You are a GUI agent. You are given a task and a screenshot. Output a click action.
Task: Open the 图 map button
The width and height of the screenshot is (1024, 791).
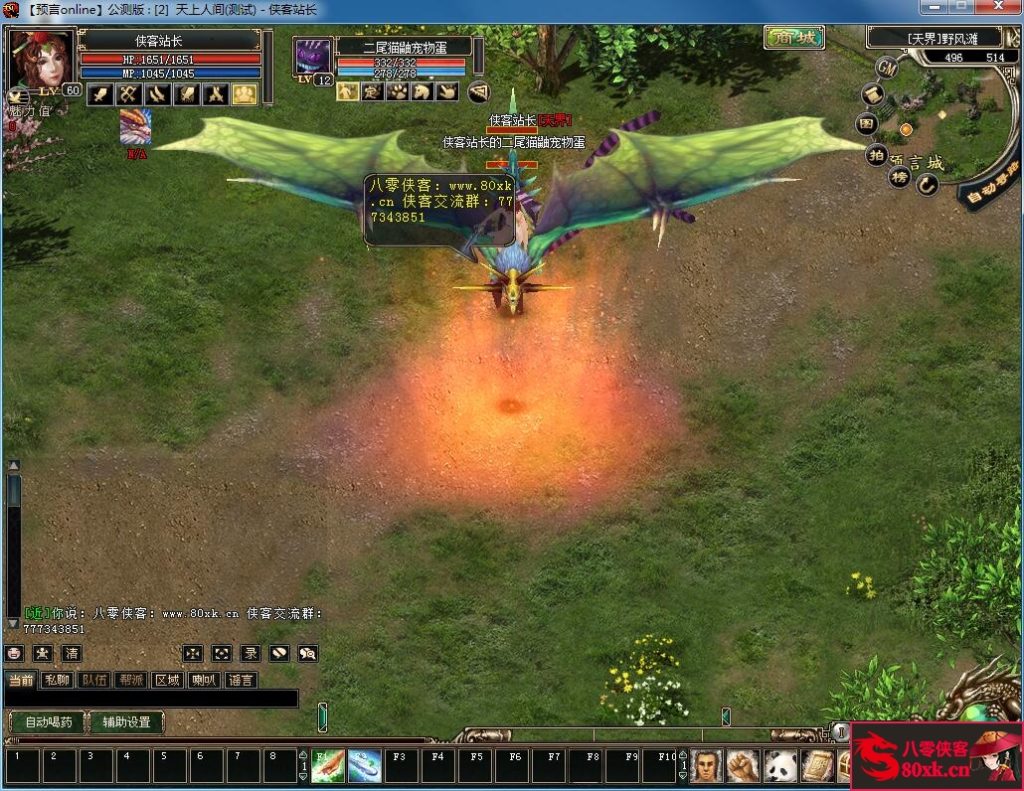coord(867,124)
